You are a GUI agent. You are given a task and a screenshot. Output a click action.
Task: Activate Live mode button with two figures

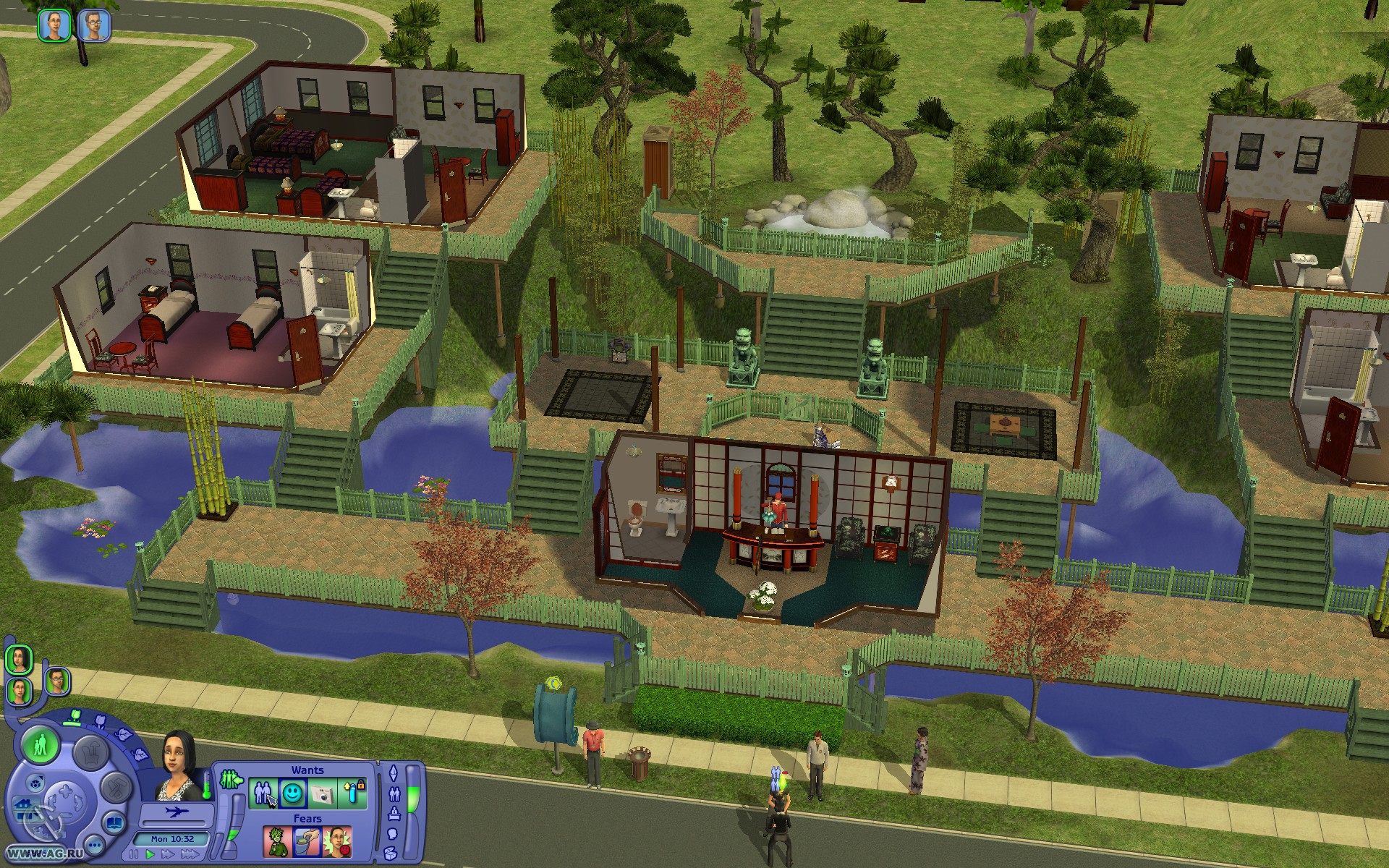40,744
